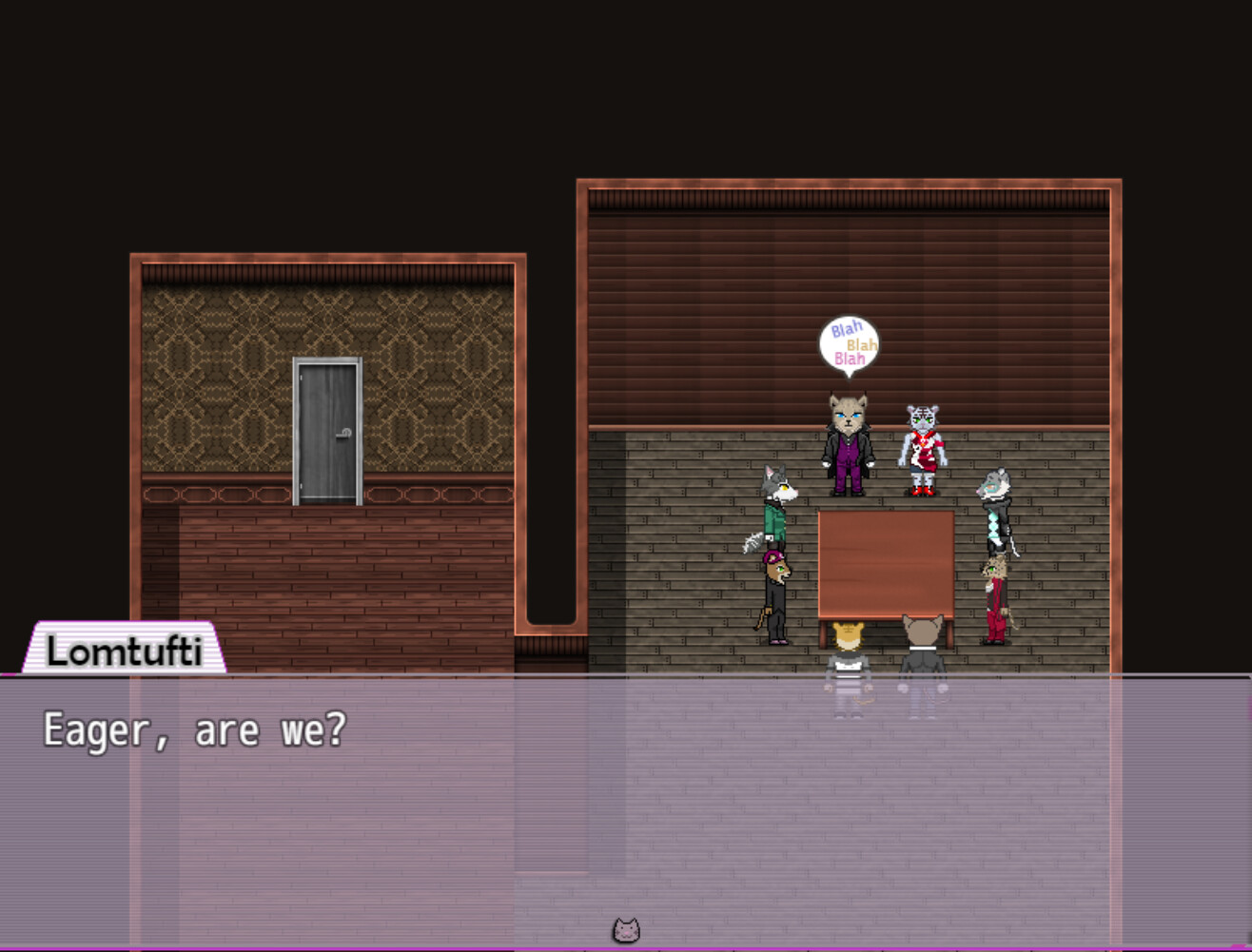Click the Blah Blah Blah speech bubble
This screenshot has height=952, width=1252.
pyautogui.click(x=848, y=344)
